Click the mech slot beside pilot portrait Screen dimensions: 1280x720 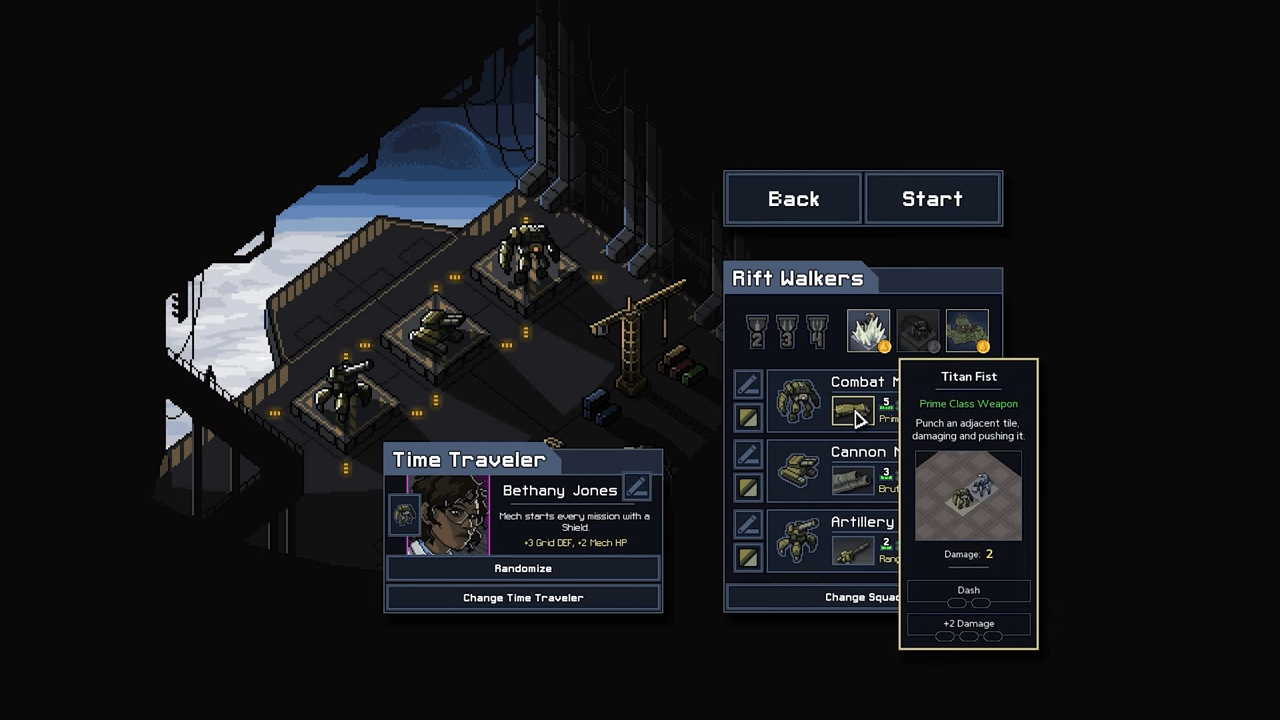click(404, 515)
